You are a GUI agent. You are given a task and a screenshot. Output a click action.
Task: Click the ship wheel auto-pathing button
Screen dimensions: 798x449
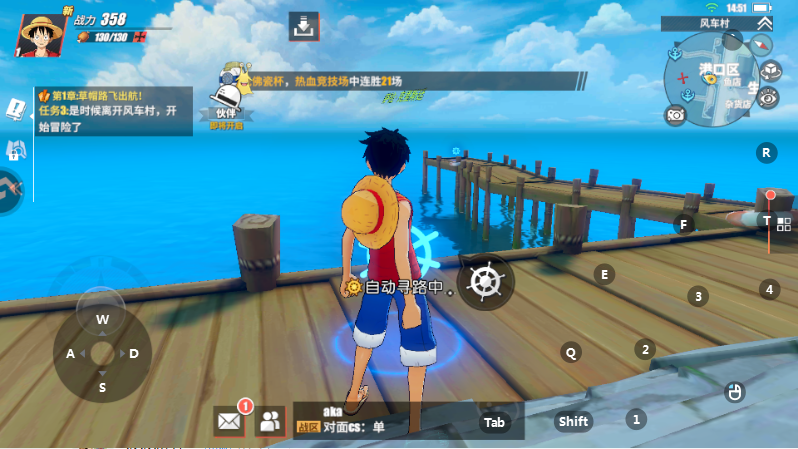[x=486, y=281]
